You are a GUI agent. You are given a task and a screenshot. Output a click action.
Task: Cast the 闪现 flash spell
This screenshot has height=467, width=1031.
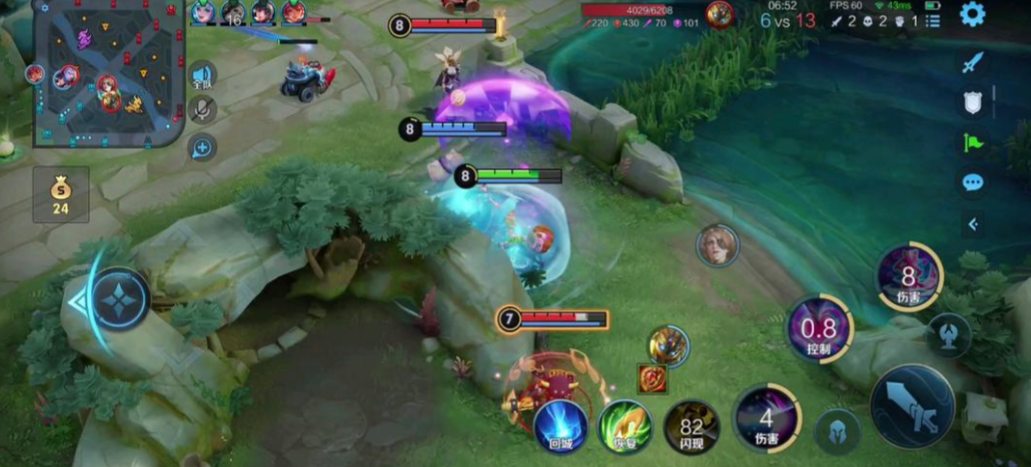pyautogui.click(x=692, y=426)
